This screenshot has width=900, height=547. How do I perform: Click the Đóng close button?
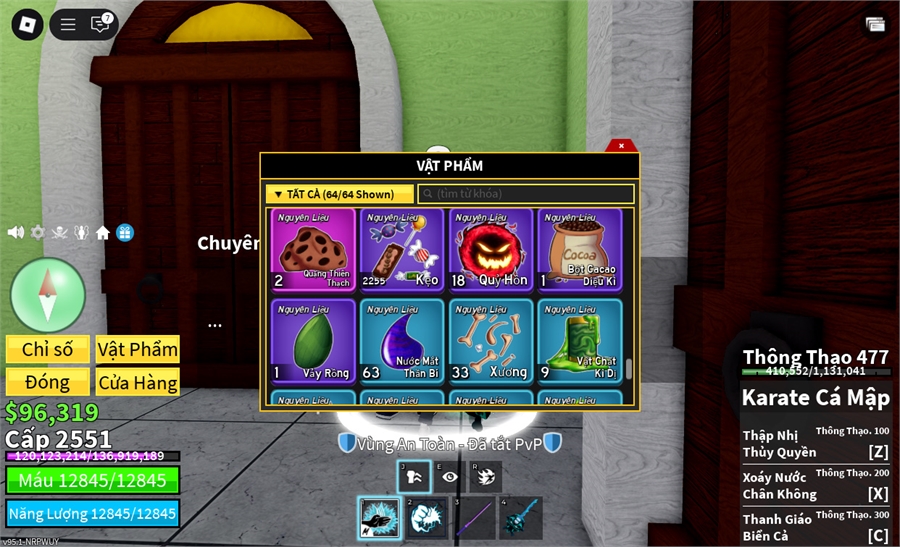(x=48, y=382)
